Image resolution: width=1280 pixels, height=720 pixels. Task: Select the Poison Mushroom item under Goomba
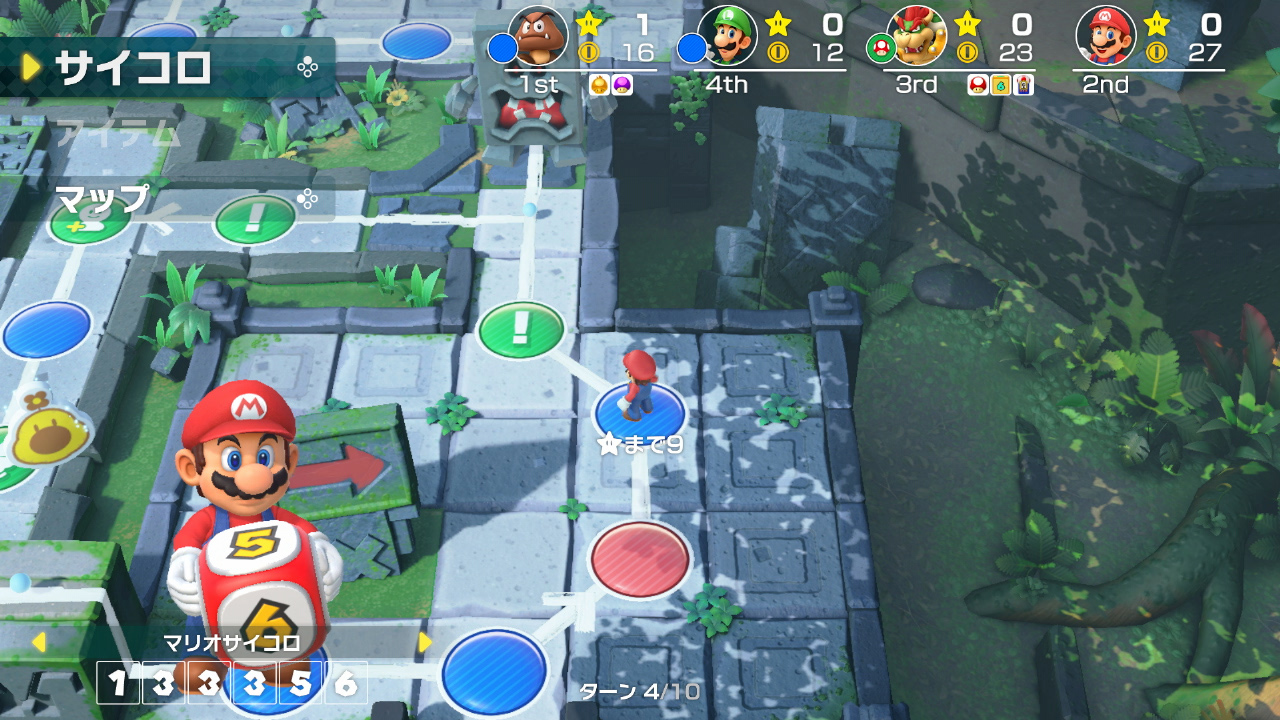pos(620,85)
